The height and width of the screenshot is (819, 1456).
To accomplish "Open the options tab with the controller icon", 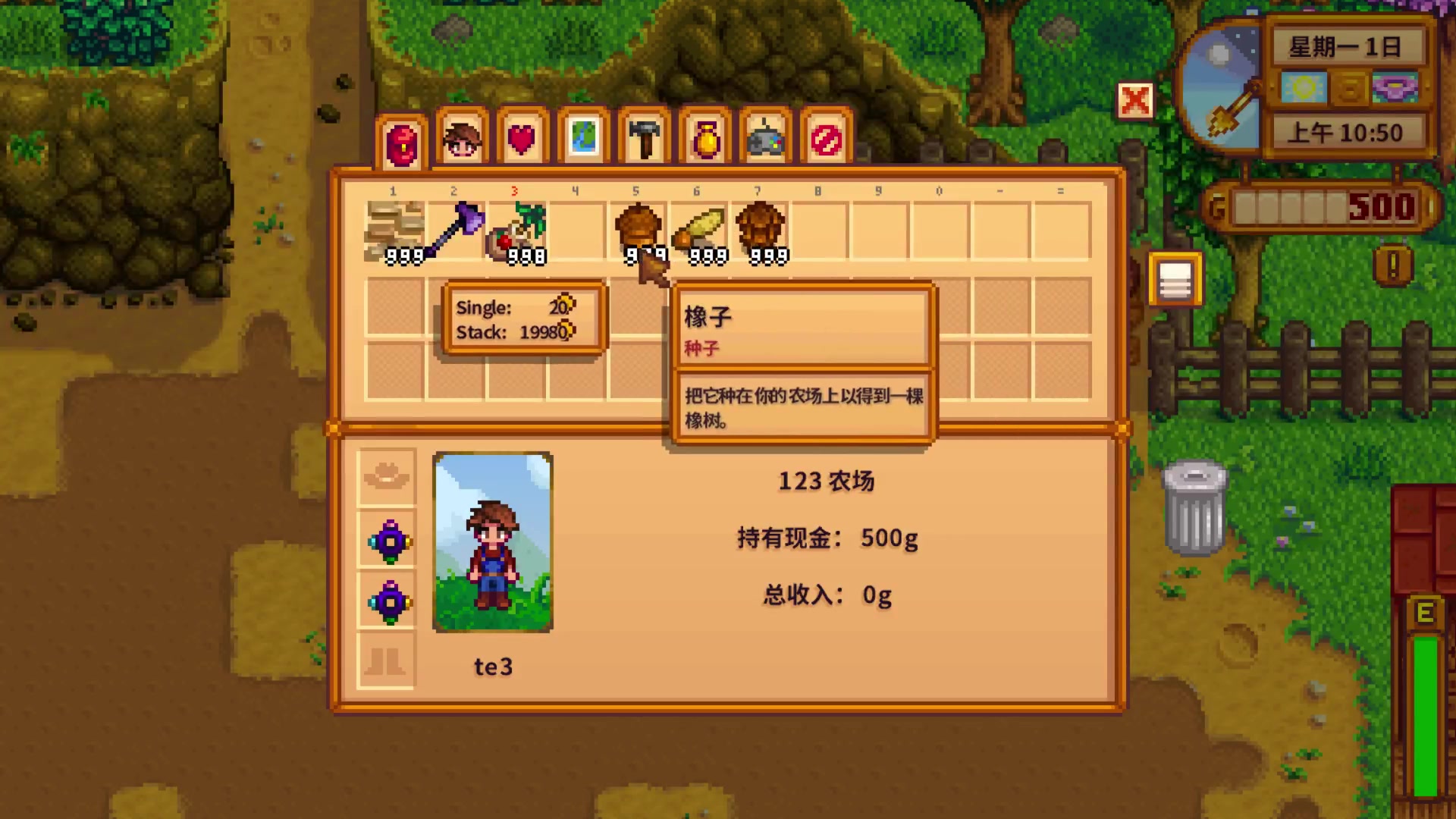I will point(764,136).
